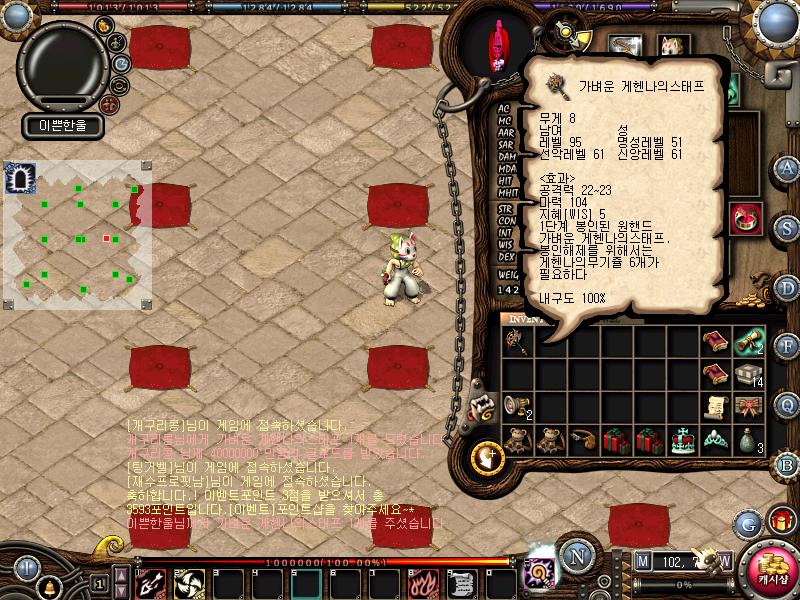Click the megaphone item in the inventory
Screen dimensions: 800x600
(x=517, y=405)
